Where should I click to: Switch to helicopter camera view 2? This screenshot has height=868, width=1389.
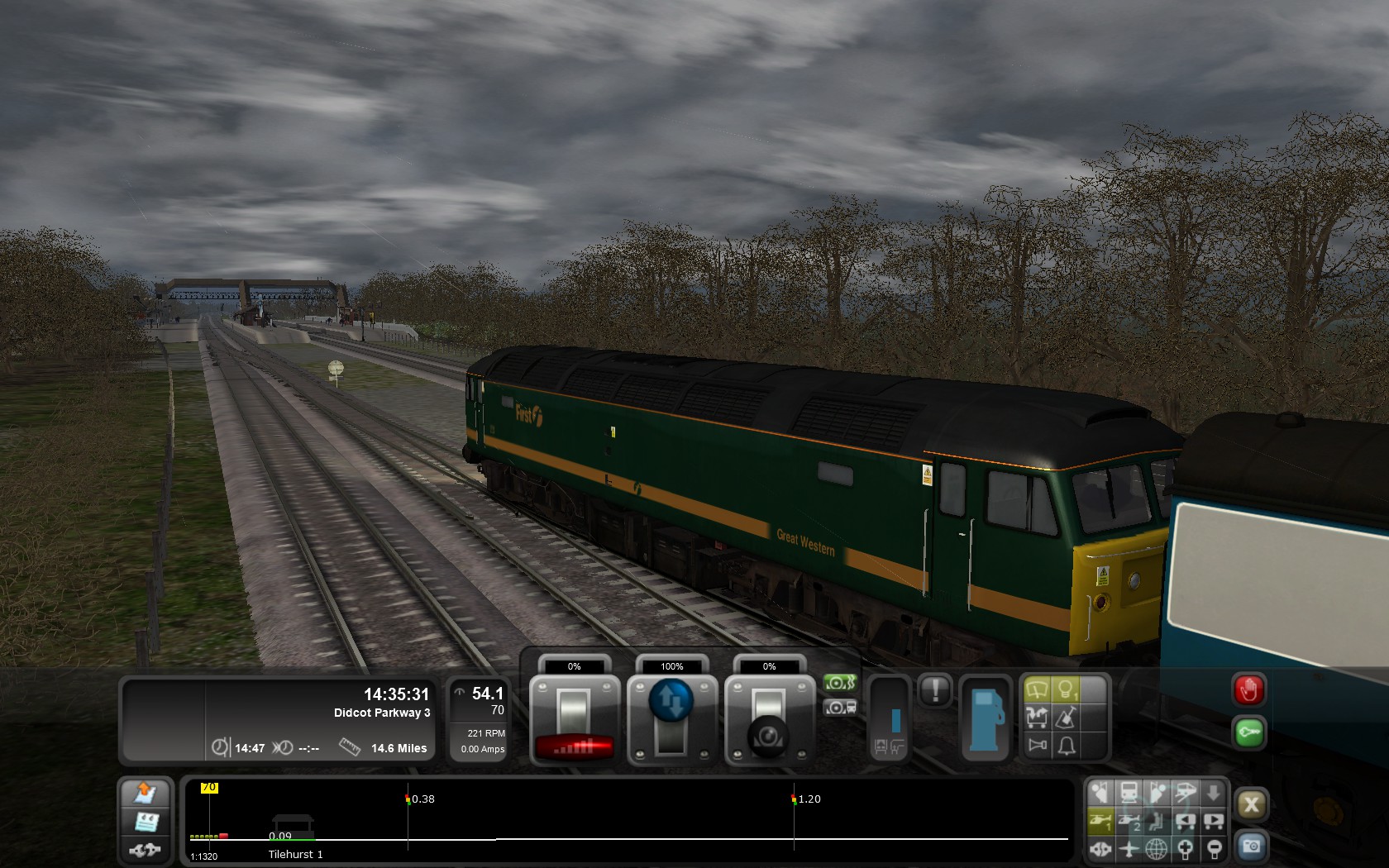pos(1129,821)
